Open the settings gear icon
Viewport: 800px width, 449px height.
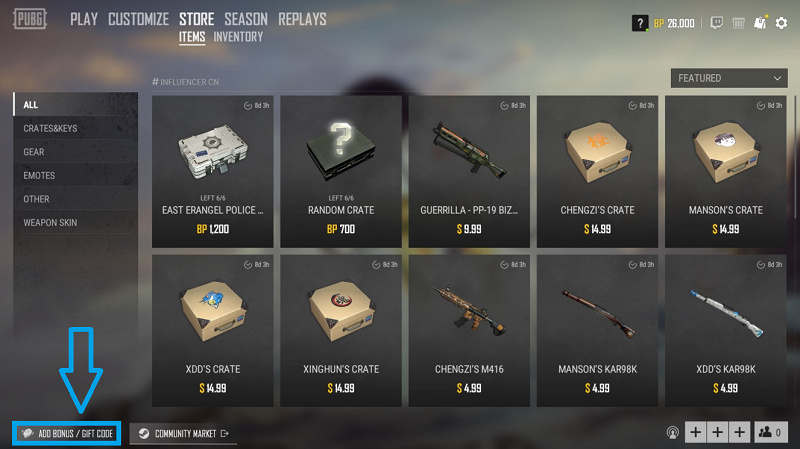[x=781, y=22]
